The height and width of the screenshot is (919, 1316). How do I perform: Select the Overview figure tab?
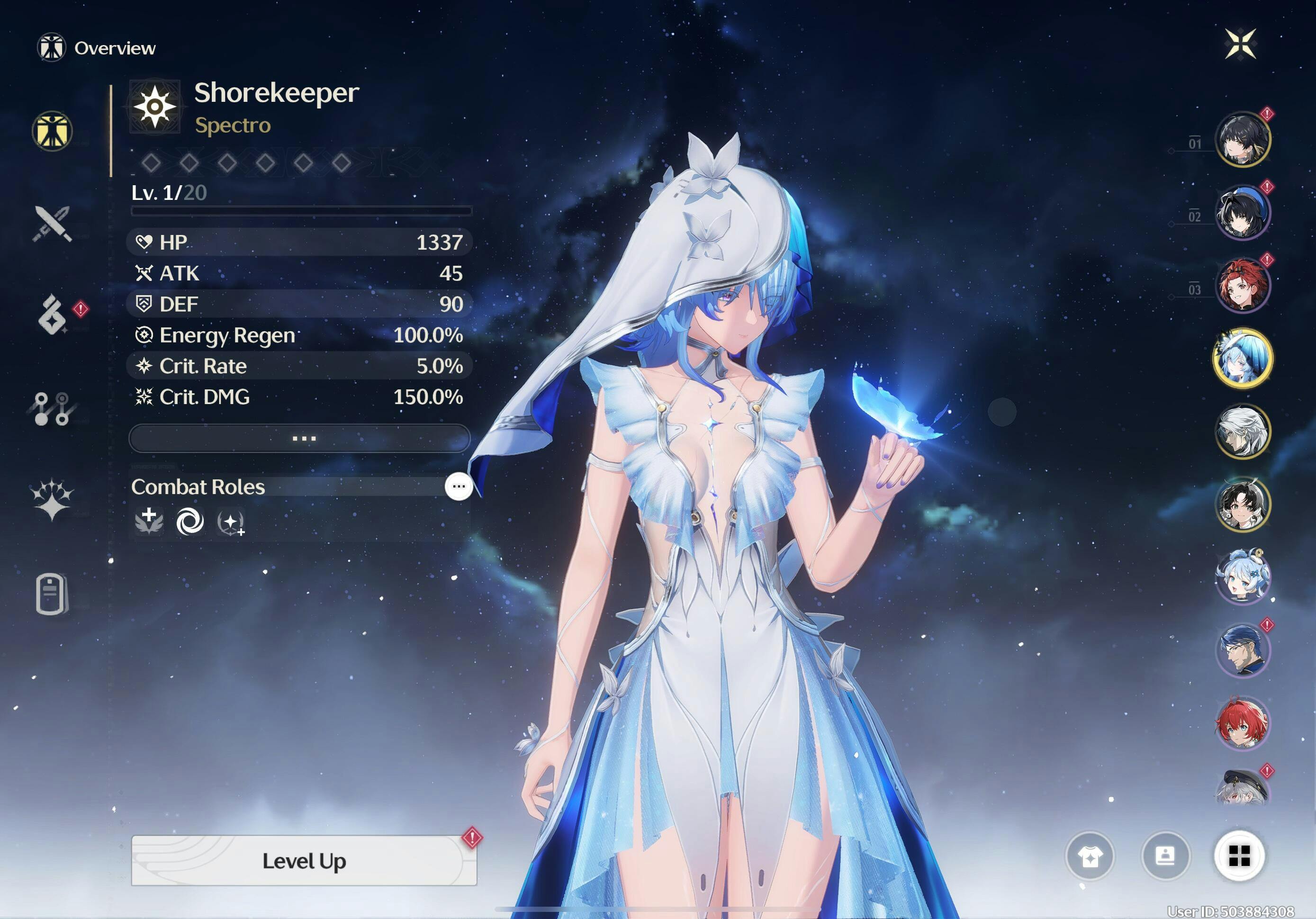52,131
